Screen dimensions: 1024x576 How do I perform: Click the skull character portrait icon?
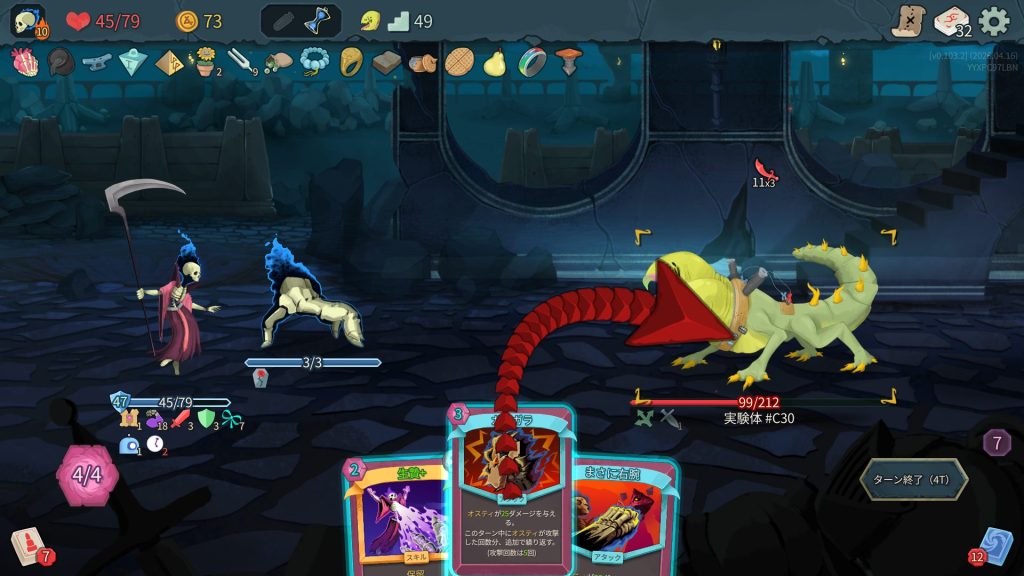pos(27,21)
